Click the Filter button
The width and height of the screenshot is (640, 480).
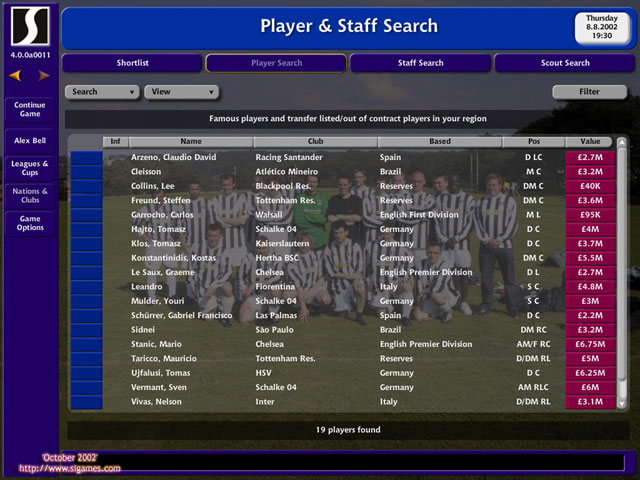click(x=589, y=92)
